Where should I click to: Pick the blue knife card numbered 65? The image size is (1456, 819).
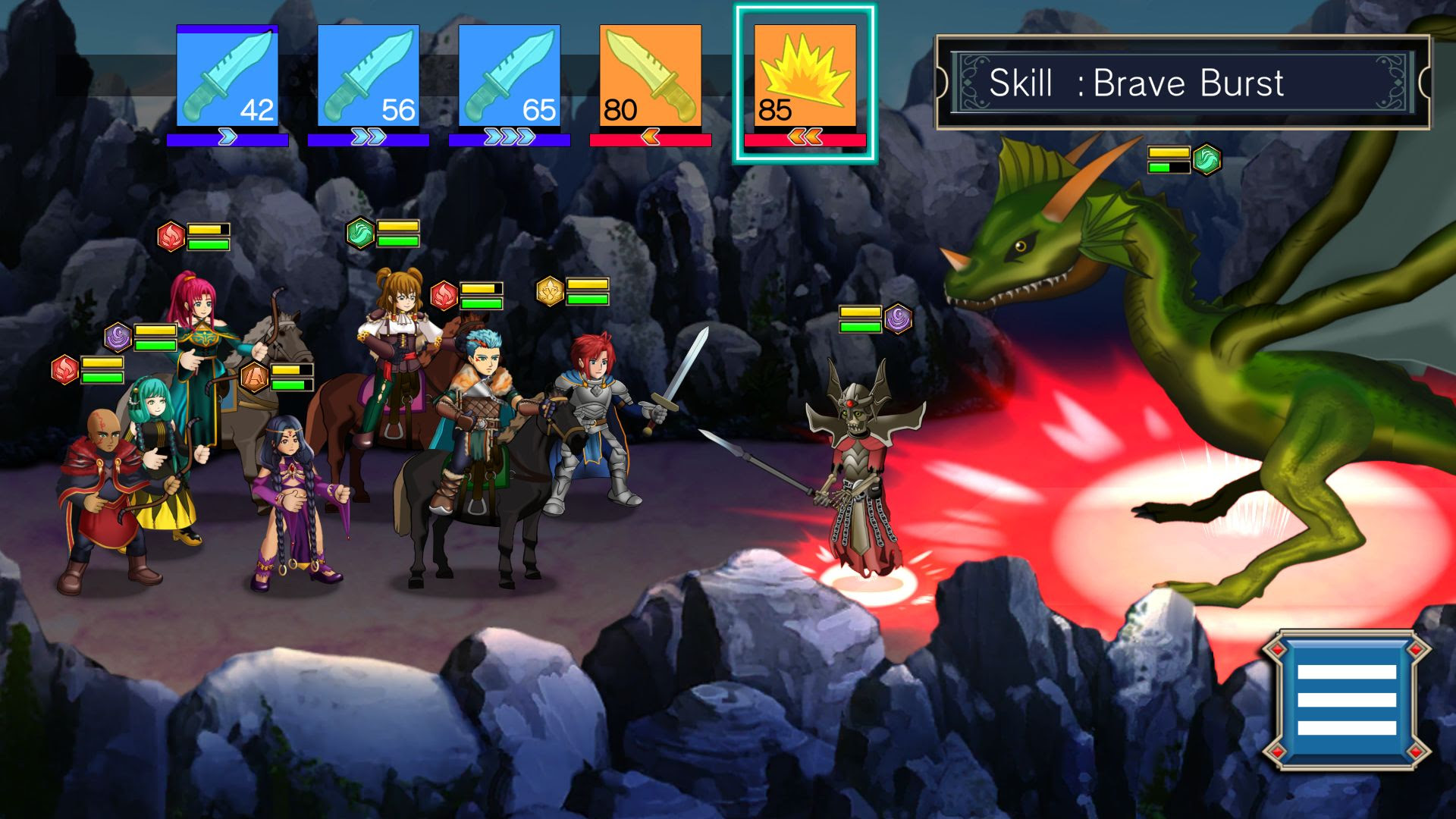[x=510, y=77]
